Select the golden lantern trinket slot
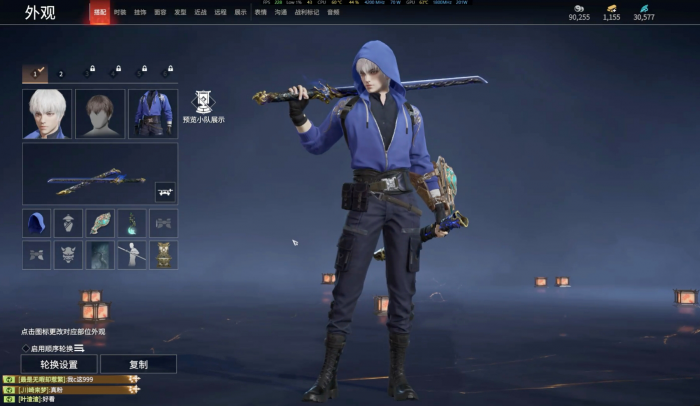The image size is (700, 406). [x=162, y=255]
